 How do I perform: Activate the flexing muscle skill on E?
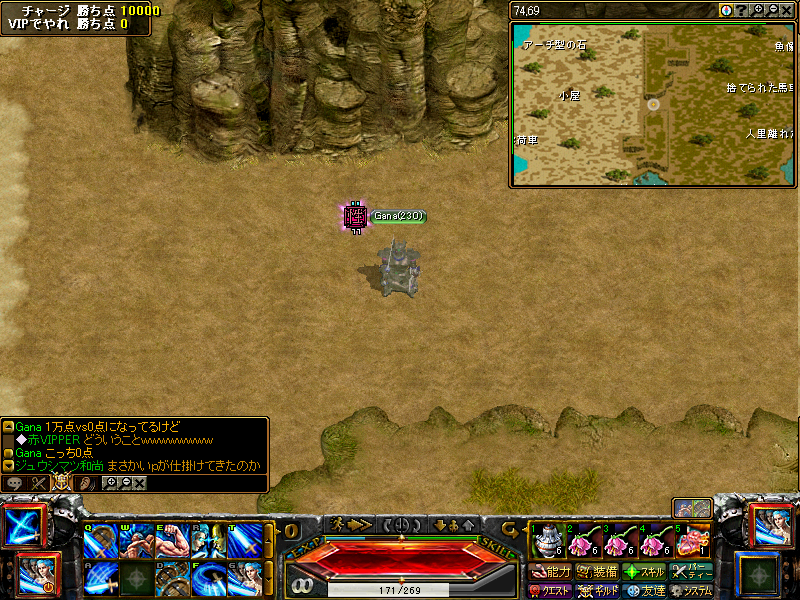point(172,541)
